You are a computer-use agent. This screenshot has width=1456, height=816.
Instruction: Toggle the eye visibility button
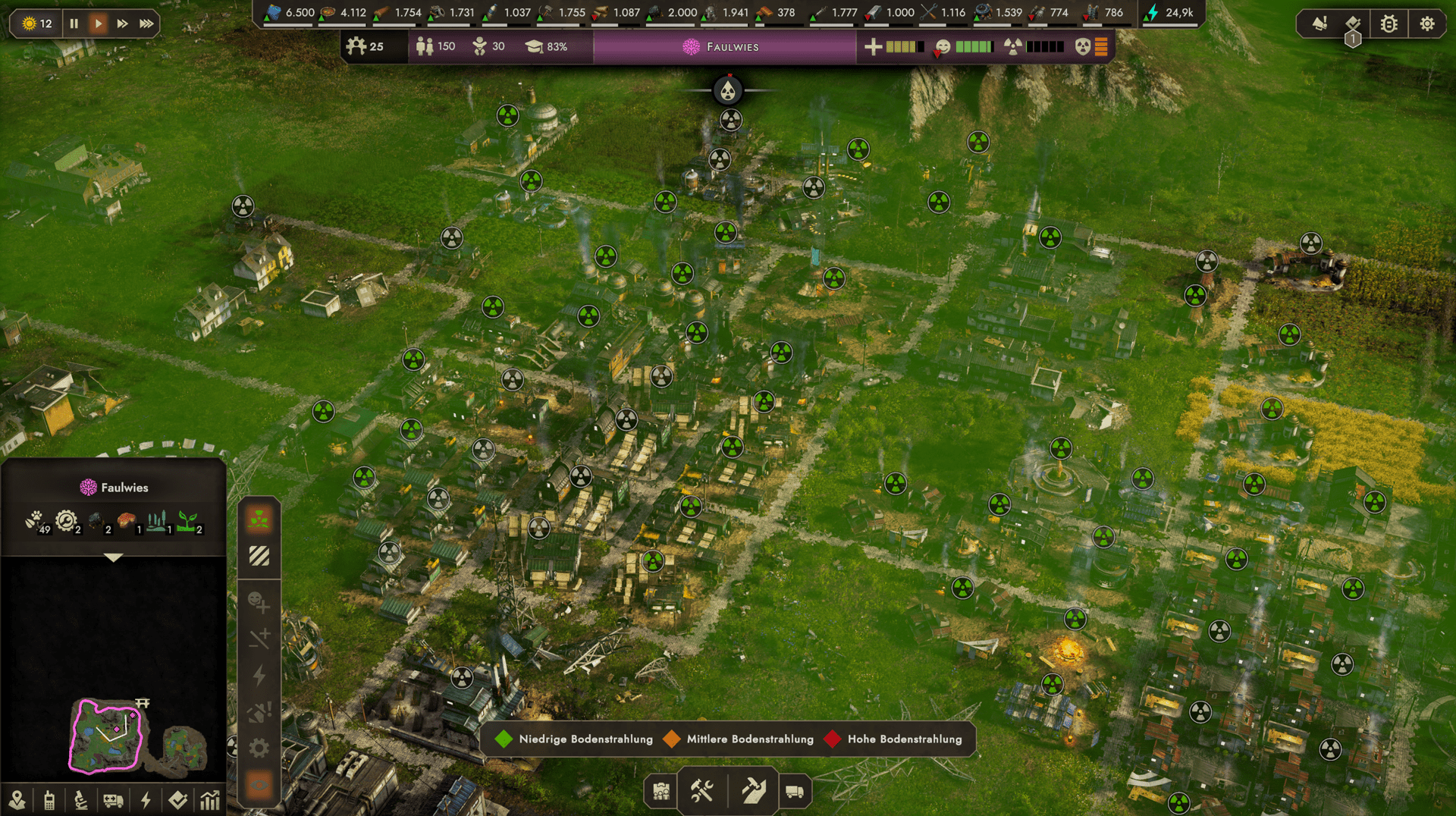[259, 786]
